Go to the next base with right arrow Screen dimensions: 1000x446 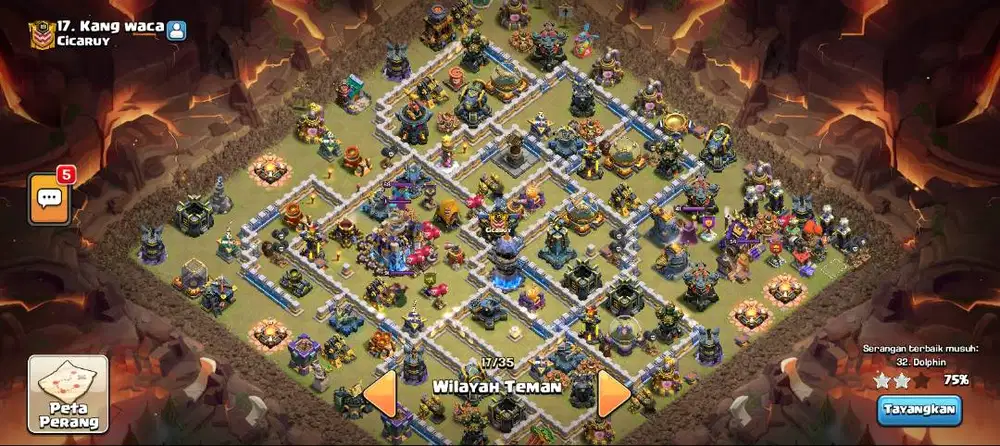coord(613,394)
